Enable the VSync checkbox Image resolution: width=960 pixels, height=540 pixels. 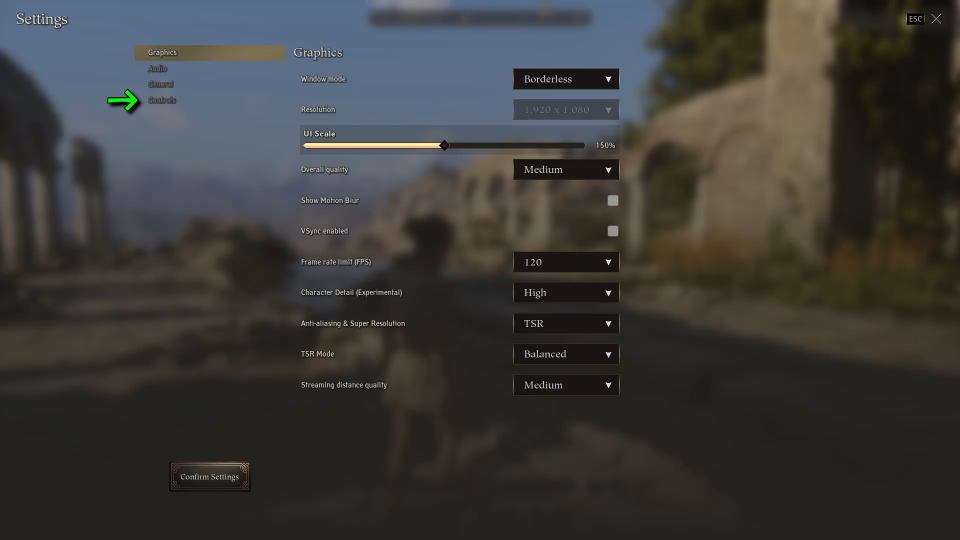coord(613,231)
